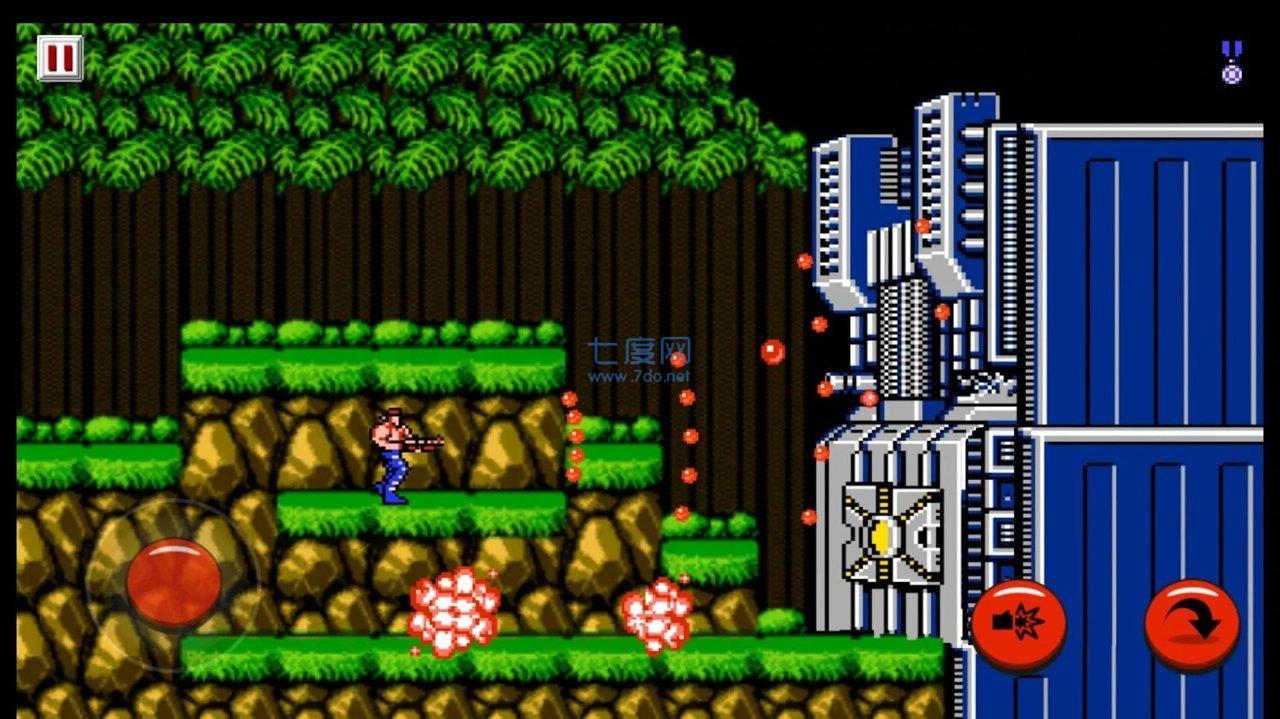
Task: Jump using the red curved-arrow button
Action: [x=1191, y=626]
